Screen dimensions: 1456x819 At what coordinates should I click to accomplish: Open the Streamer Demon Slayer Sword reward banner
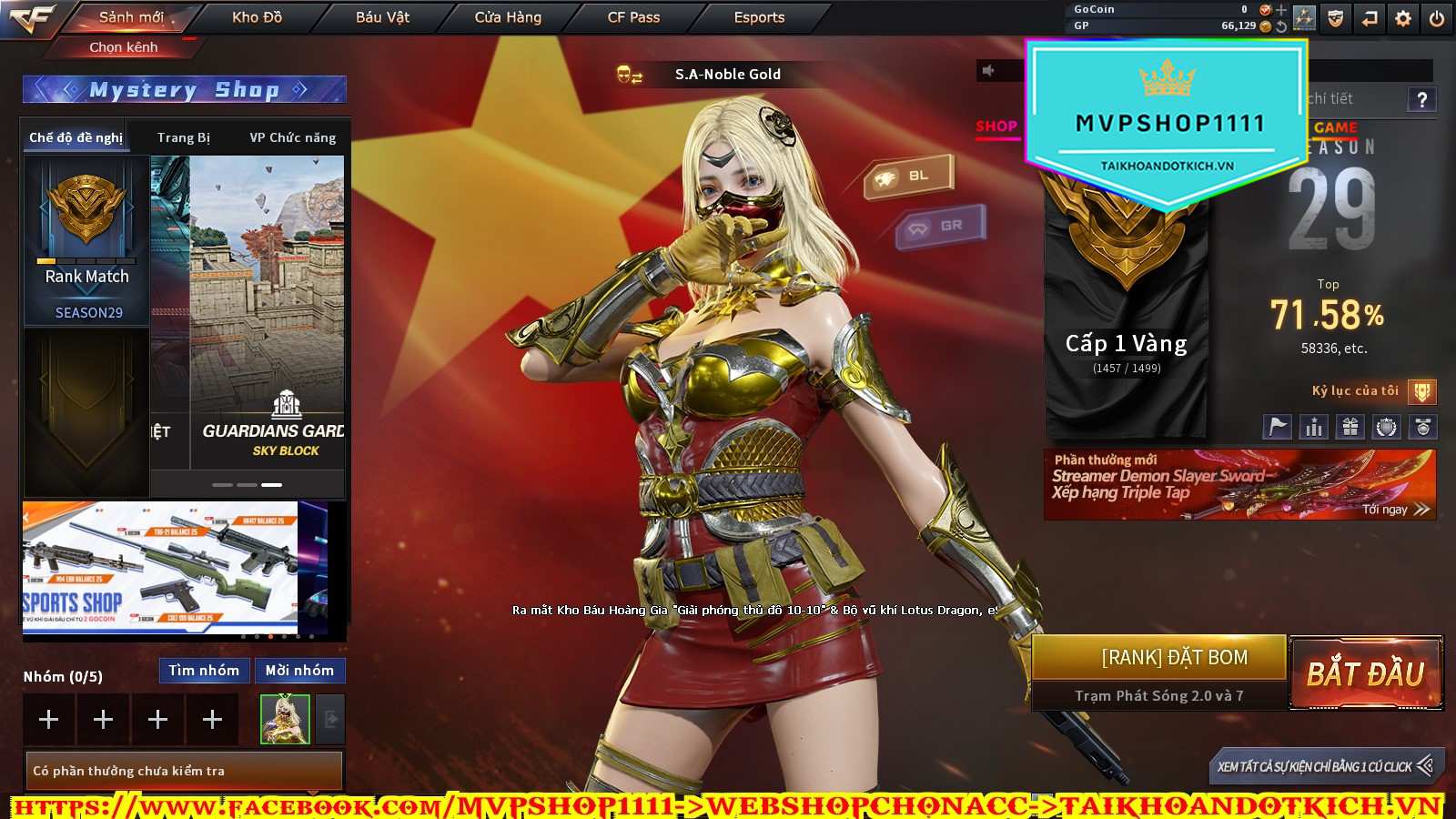tap(1239, 484)
